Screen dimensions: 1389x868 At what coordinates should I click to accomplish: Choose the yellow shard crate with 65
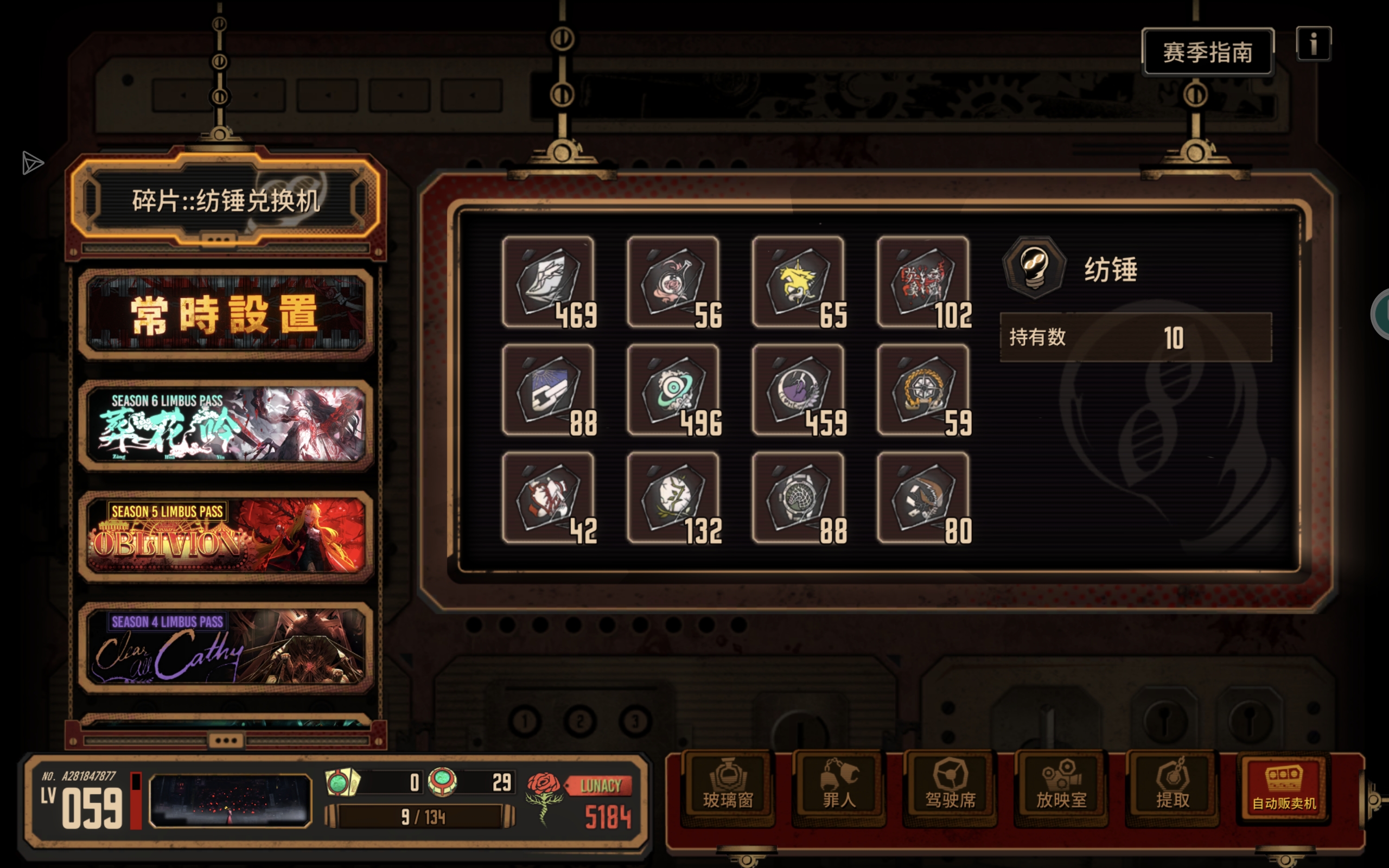[798, 282]
